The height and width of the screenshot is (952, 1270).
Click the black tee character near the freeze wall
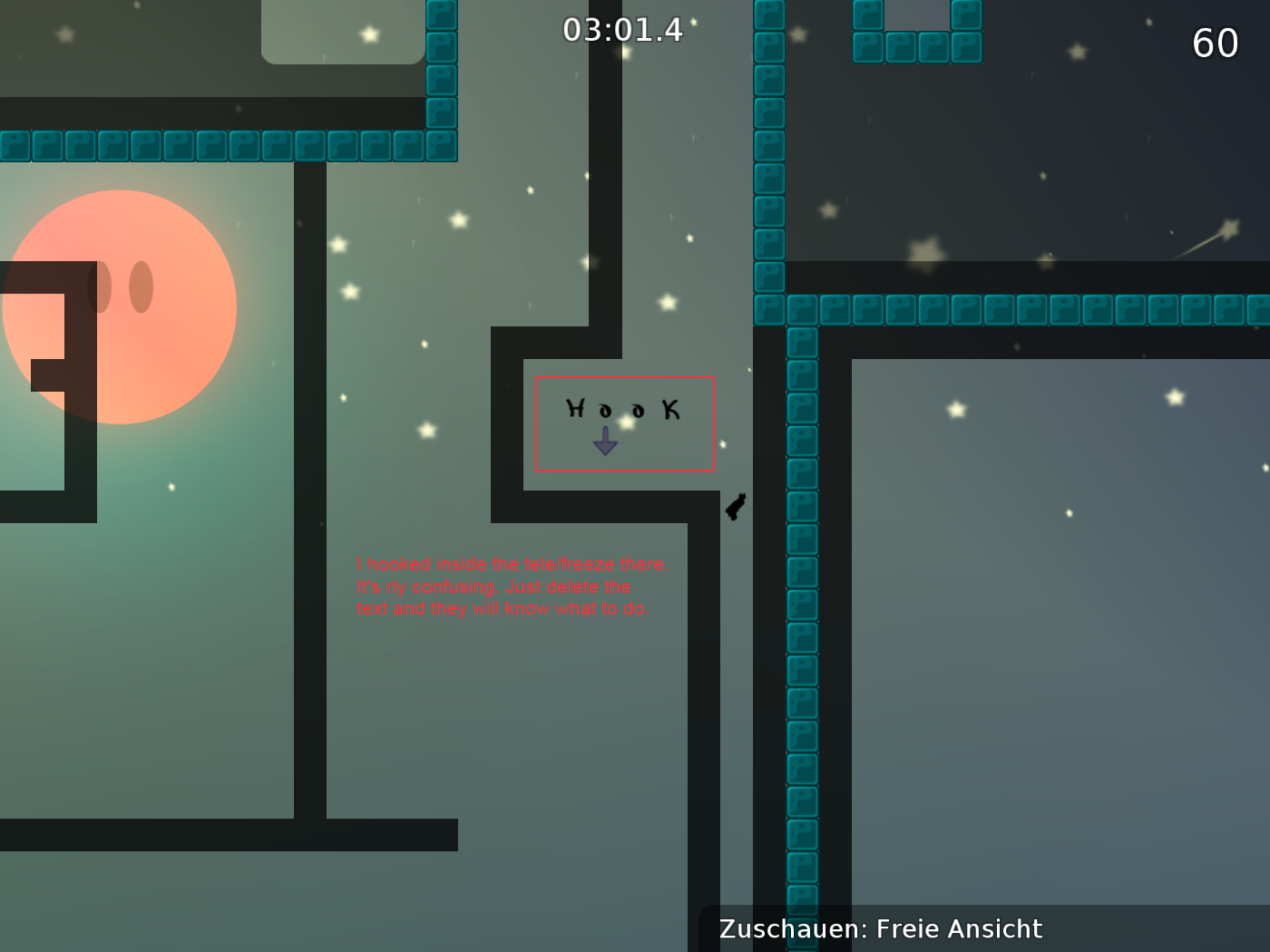pos(733,508)
